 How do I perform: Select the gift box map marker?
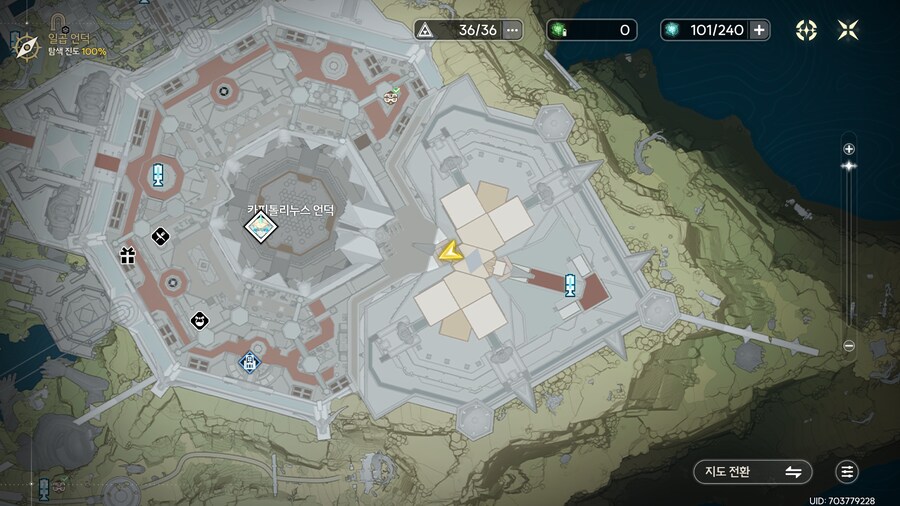127,255
